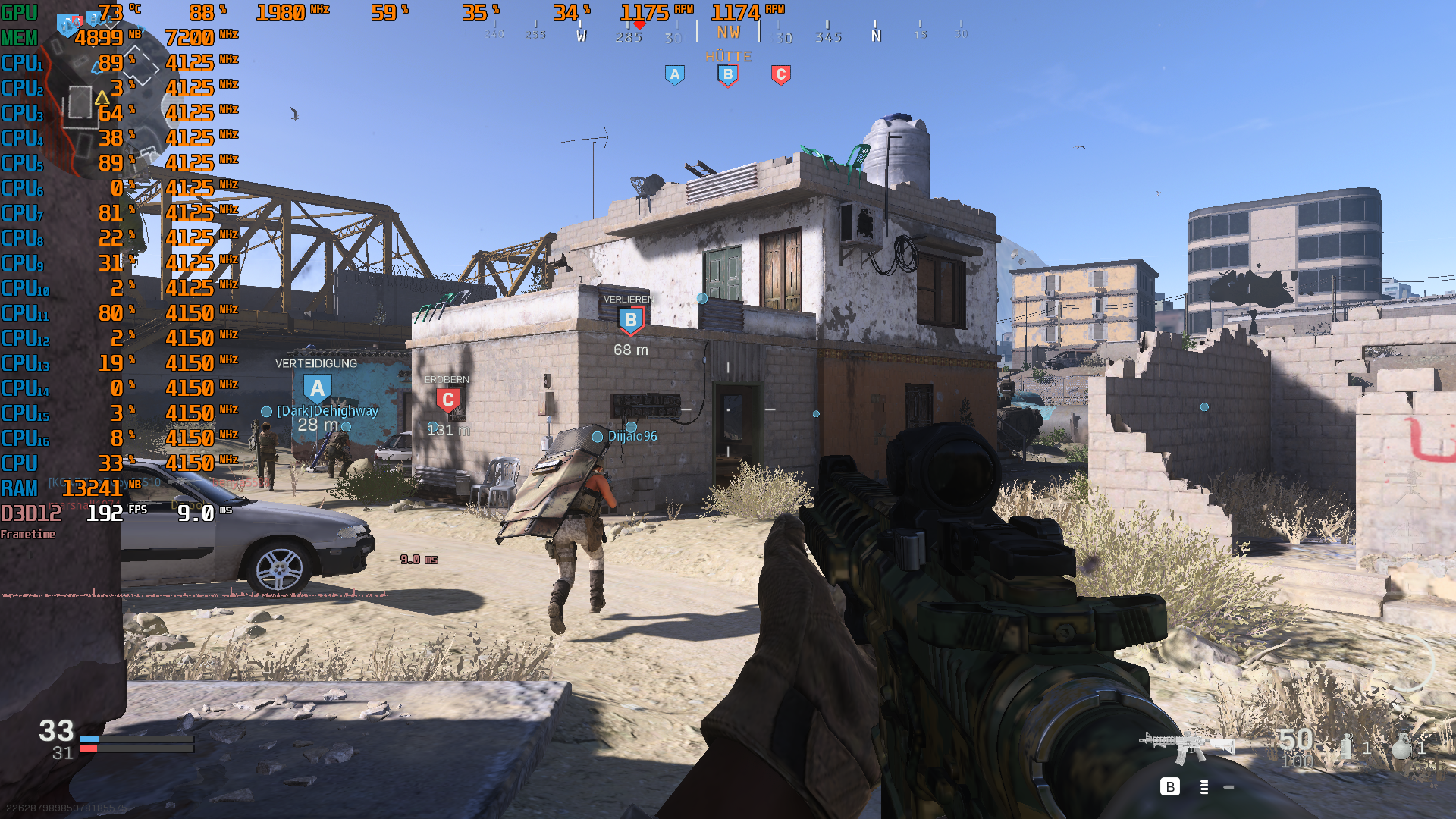Click the M4 weapon silhouette icon
The width and height of the screenshot is (1456, 819).
pyautogui.click(x=1187, y=745)
